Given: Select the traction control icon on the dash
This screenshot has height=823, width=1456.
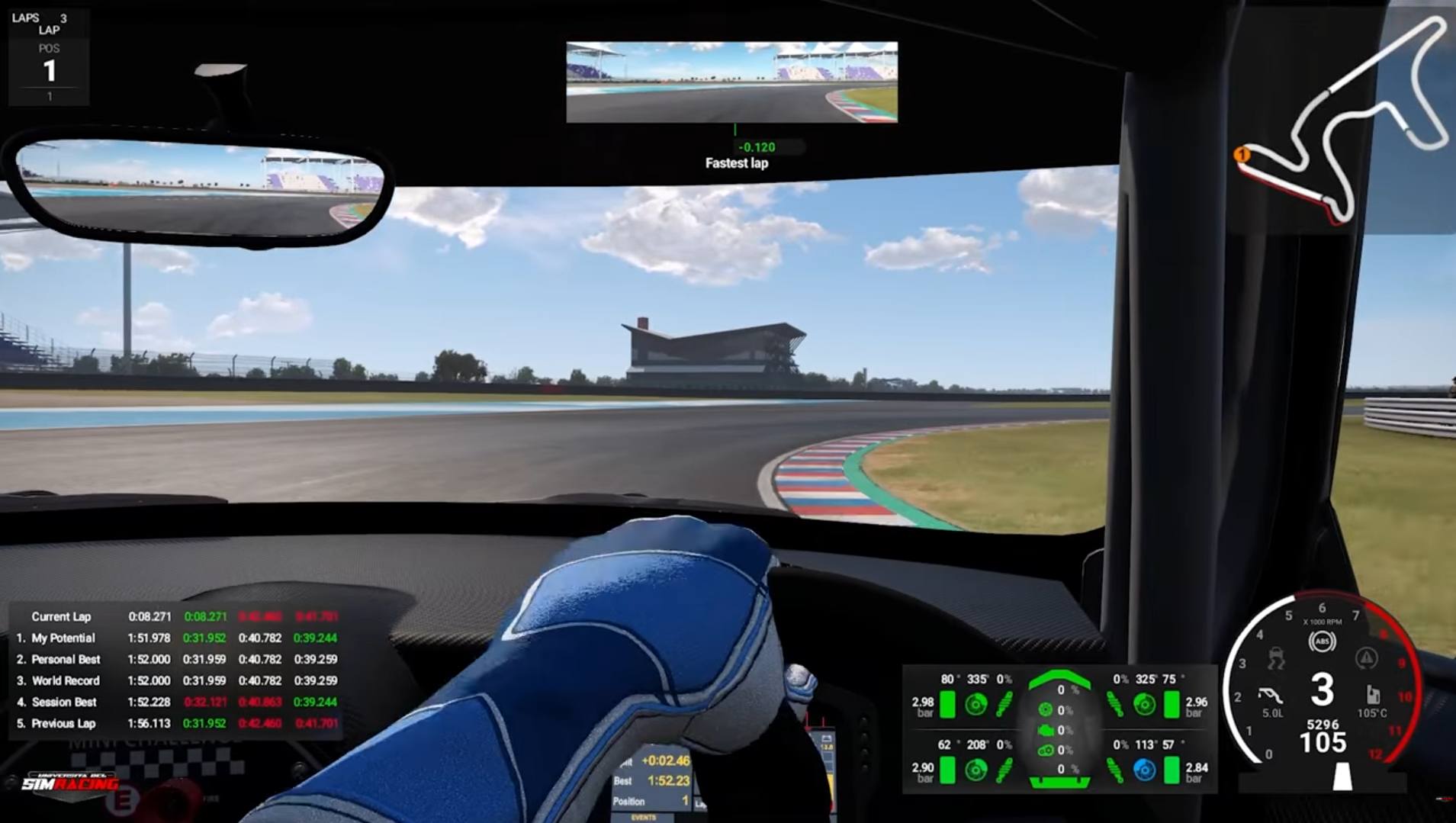Looking at the screenshot, I should 1277,659.
